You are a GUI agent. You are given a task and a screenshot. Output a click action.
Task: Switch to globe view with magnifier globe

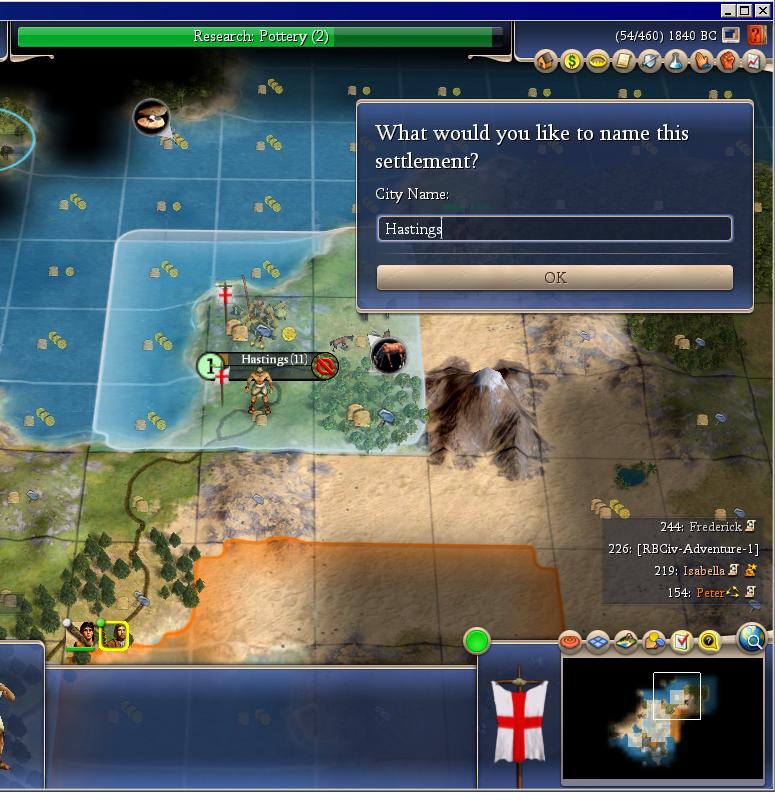click(x=752, y=636)
